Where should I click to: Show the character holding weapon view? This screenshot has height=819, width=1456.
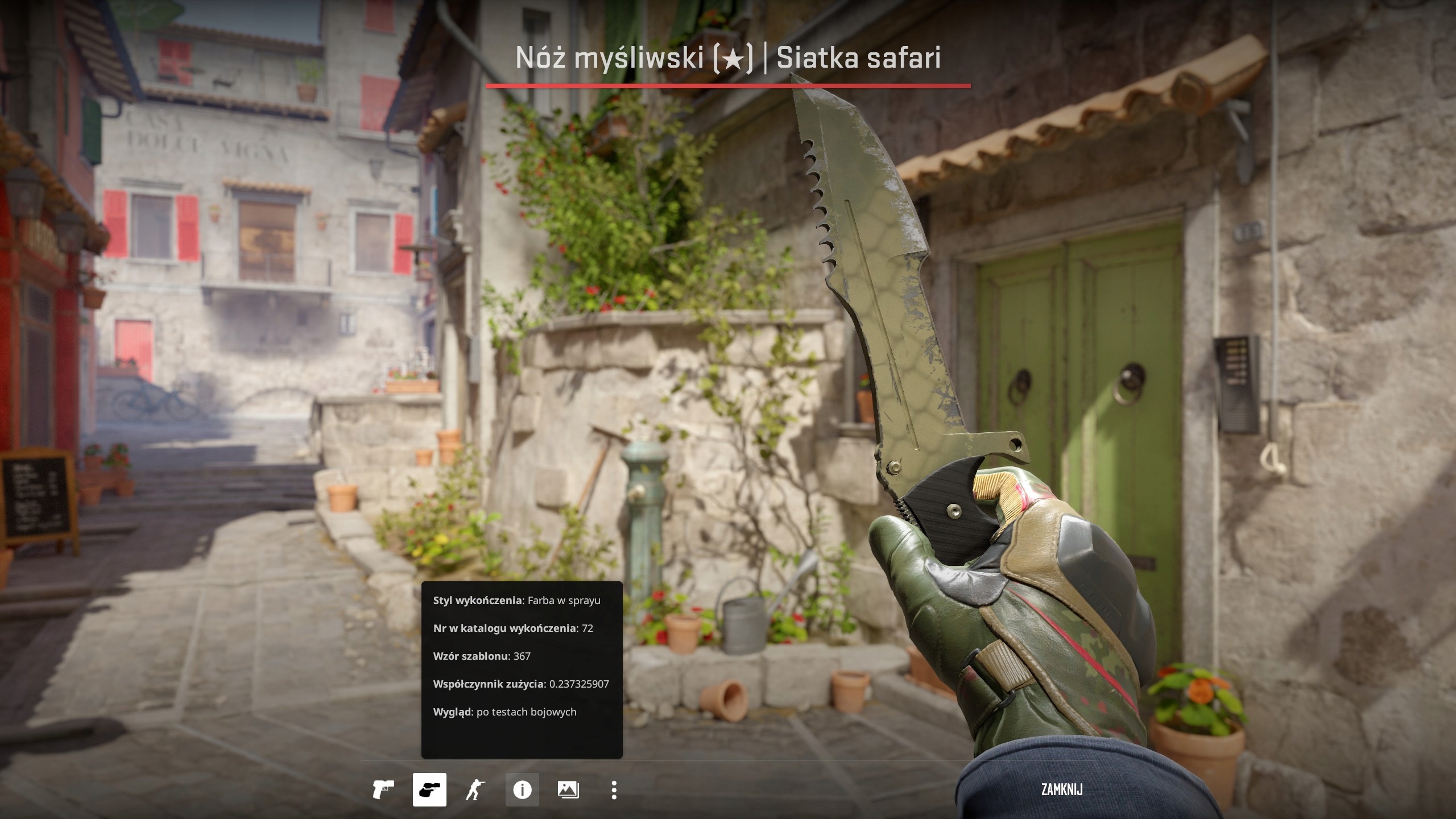(x=475, y=790)
